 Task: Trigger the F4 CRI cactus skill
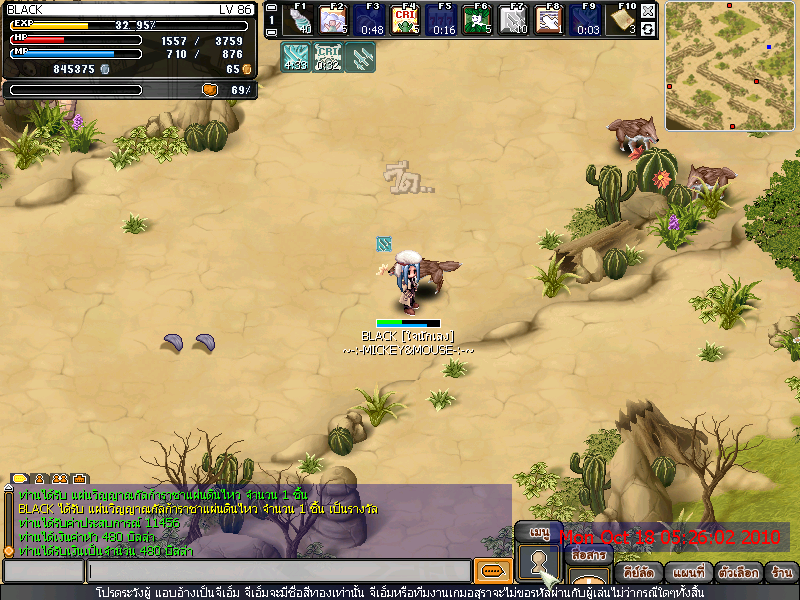click(406, 20)
